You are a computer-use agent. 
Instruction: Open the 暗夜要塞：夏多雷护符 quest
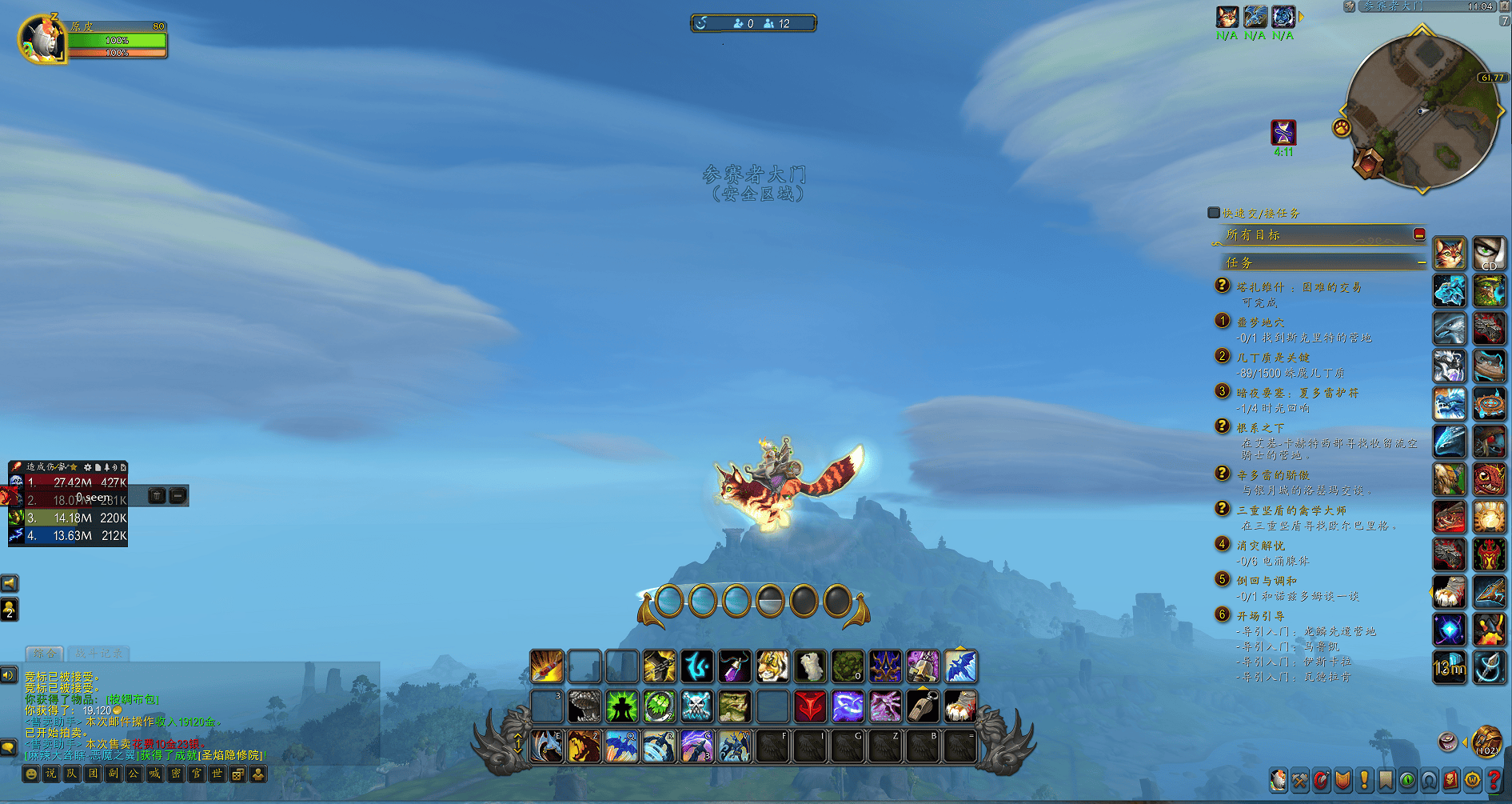(x=1297, y=393)
